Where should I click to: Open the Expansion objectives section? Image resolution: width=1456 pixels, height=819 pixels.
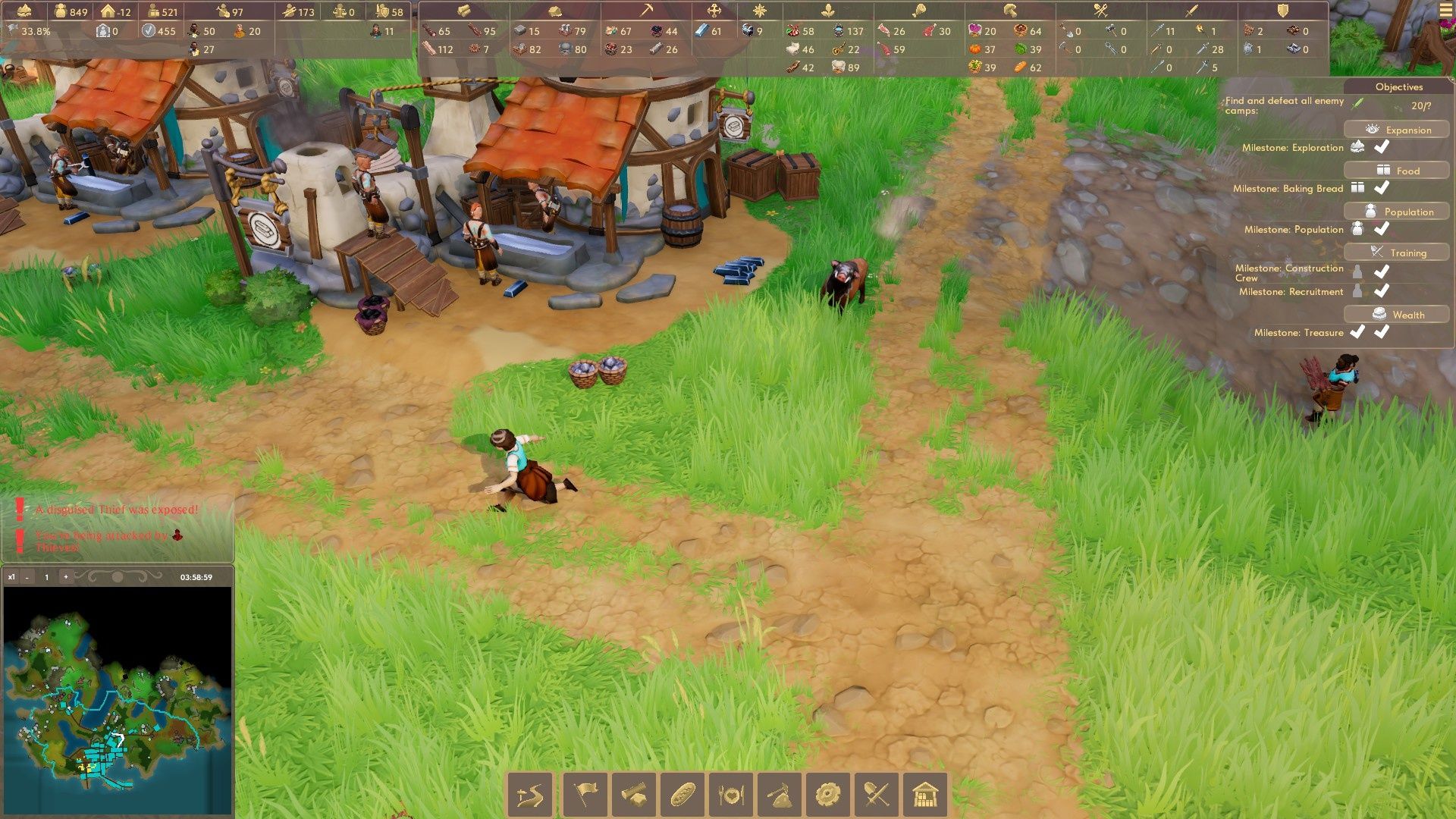(1397, 130)
